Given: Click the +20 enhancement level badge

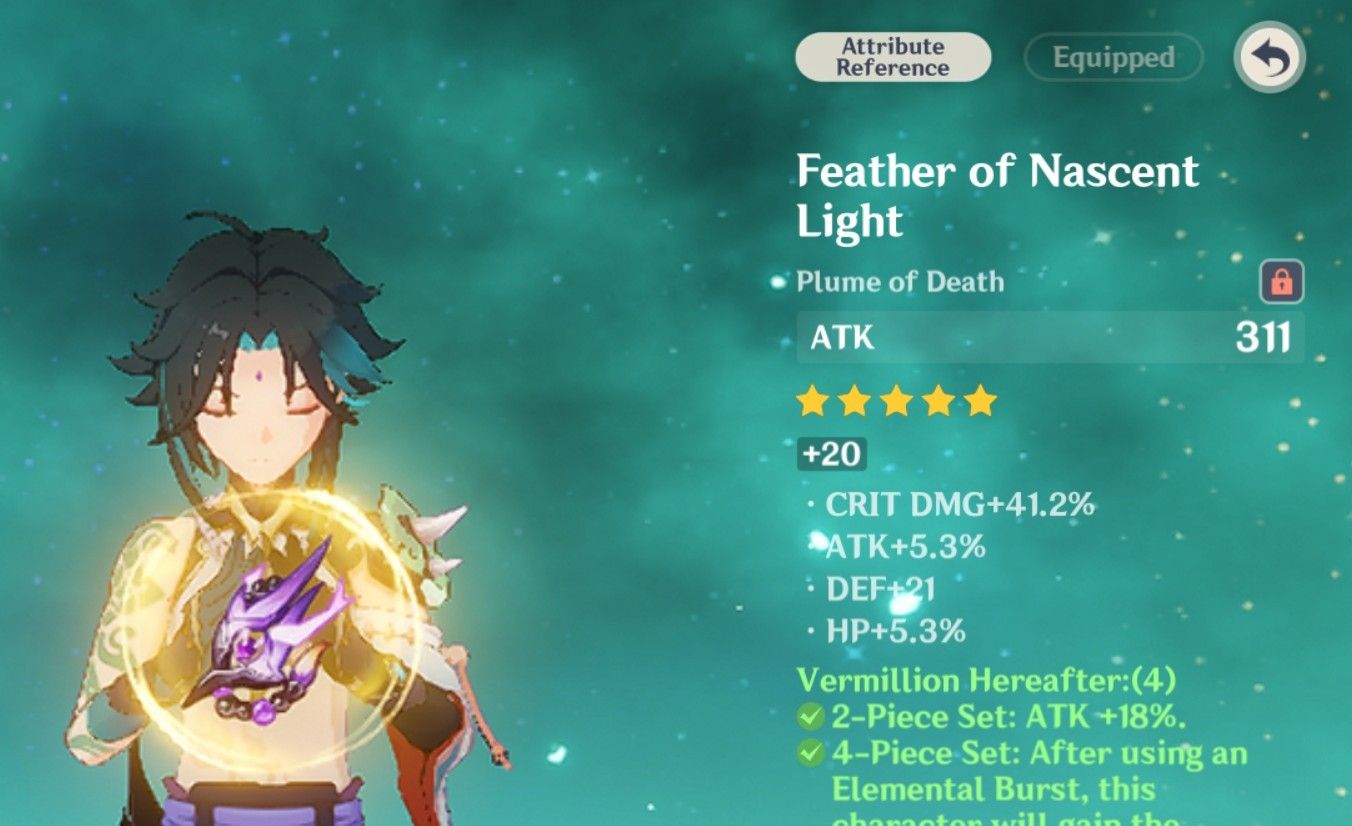Looking at the screenshot, I should click(x=833, y=455).
